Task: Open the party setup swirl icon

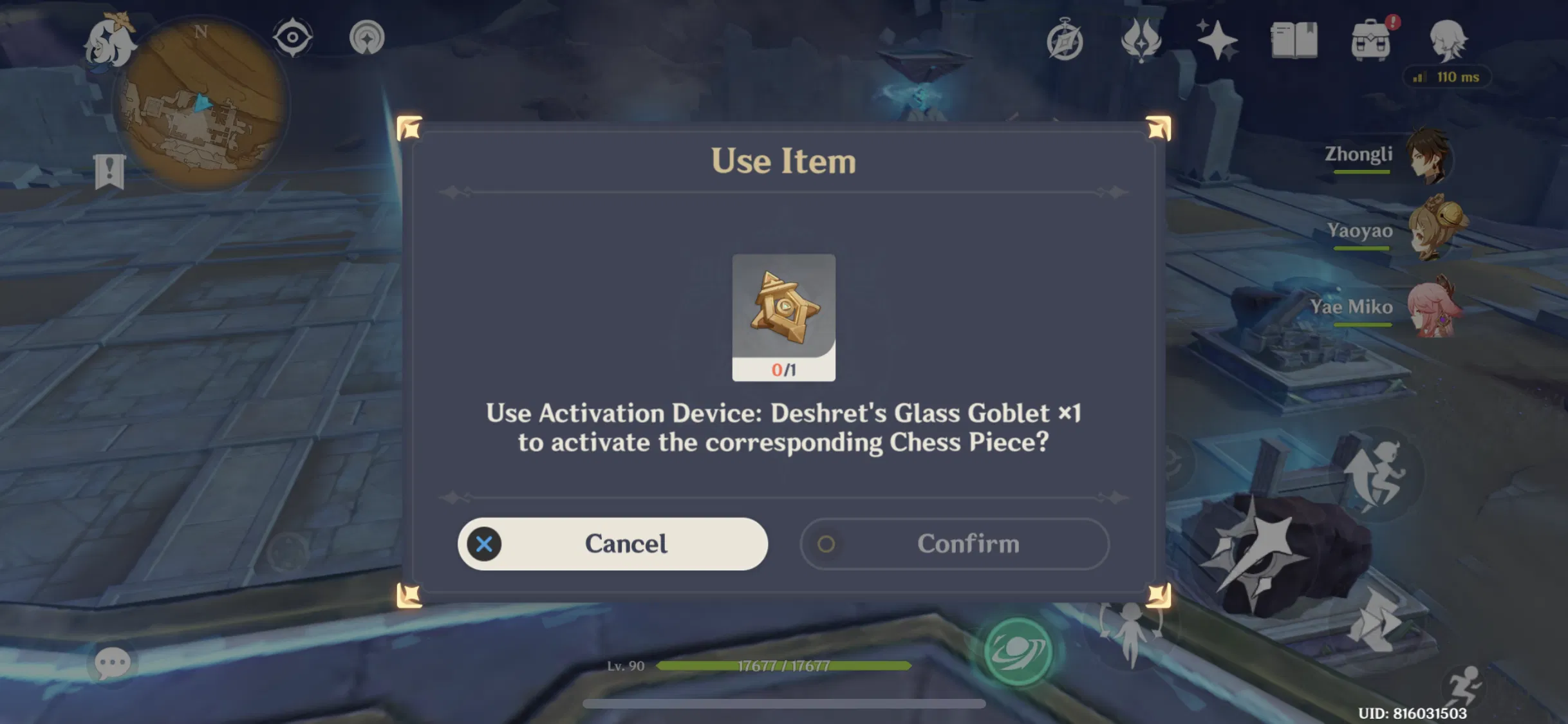Action: point(368,37)
